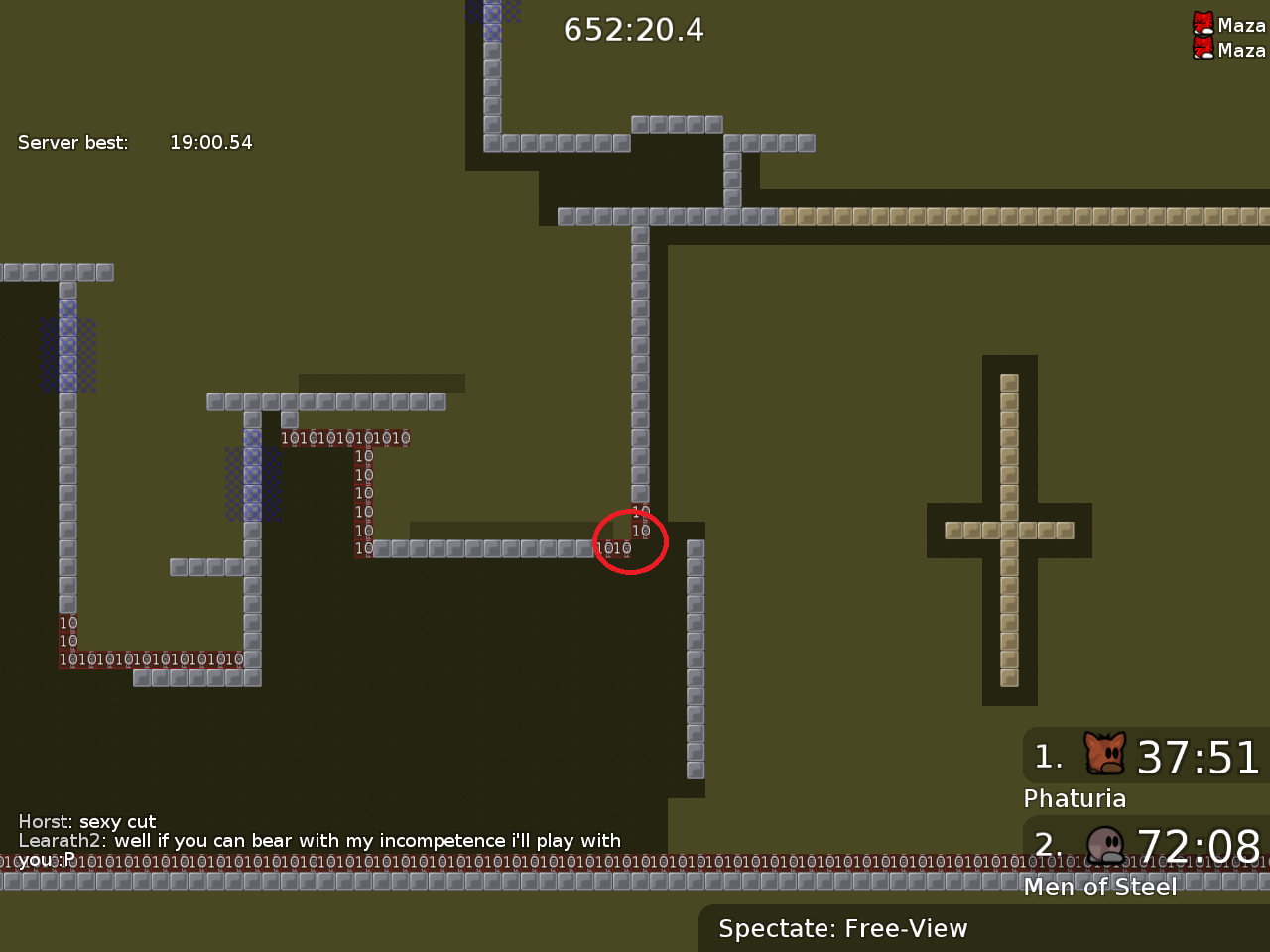Click the rank 1 score entry 37:51
1270x952 pixels.
1199,758
